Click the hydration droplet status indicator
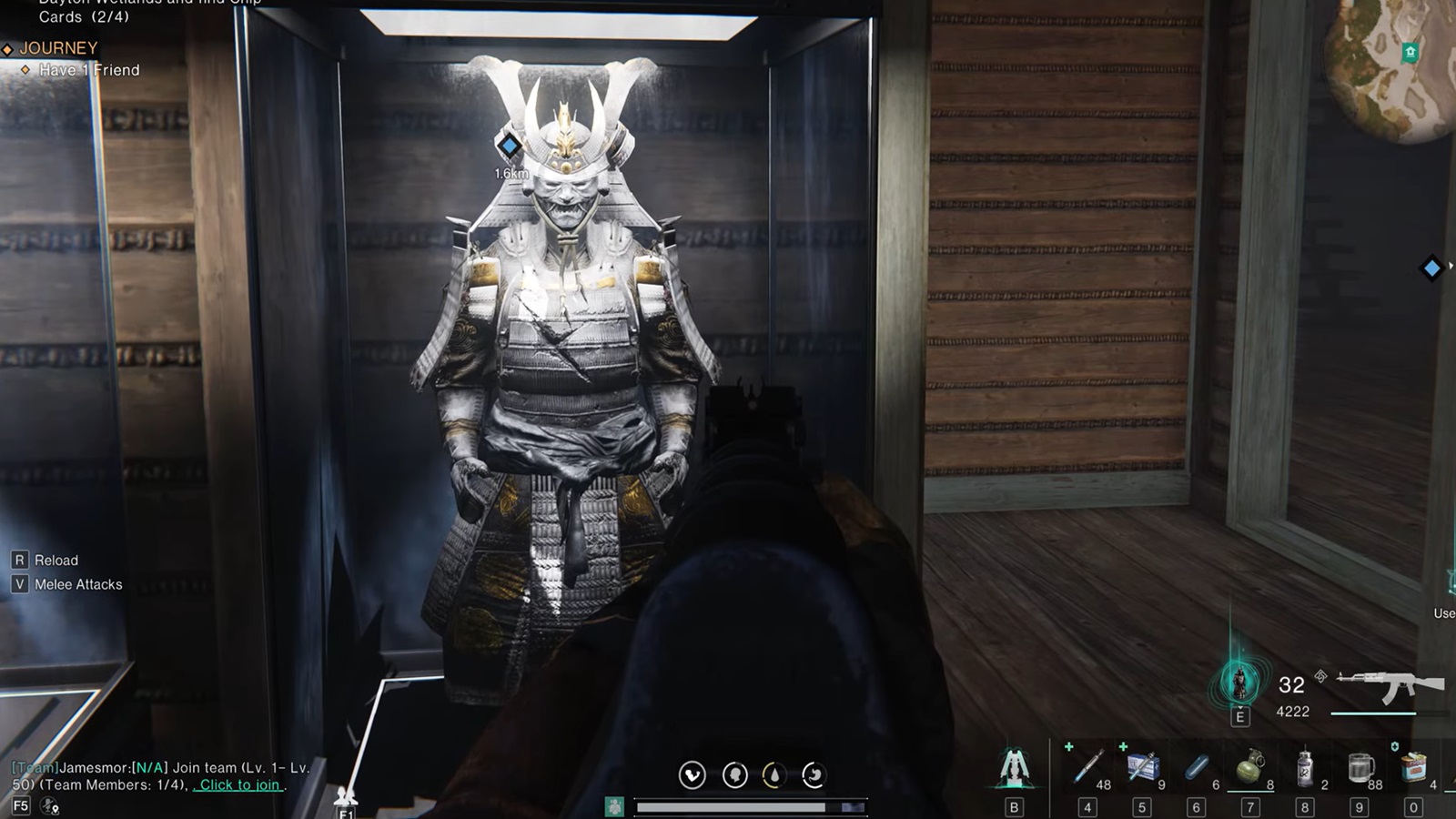This screenshot has width=1456, height=819. 773,774
